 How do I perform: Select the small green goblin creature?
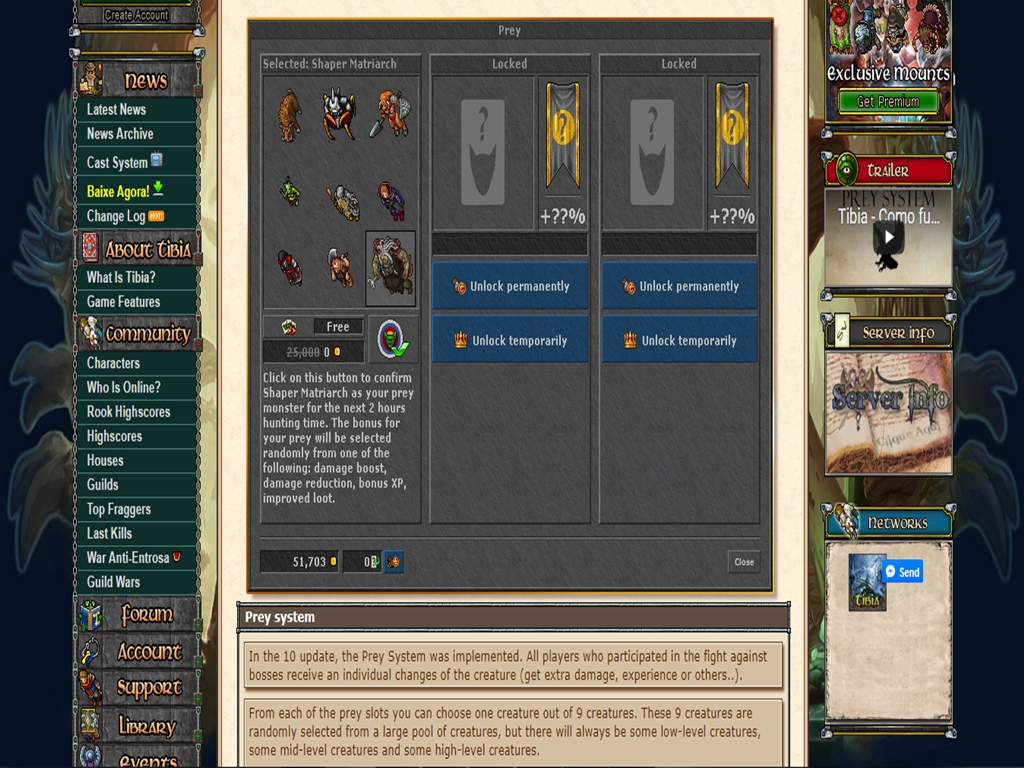pos(290,191)
